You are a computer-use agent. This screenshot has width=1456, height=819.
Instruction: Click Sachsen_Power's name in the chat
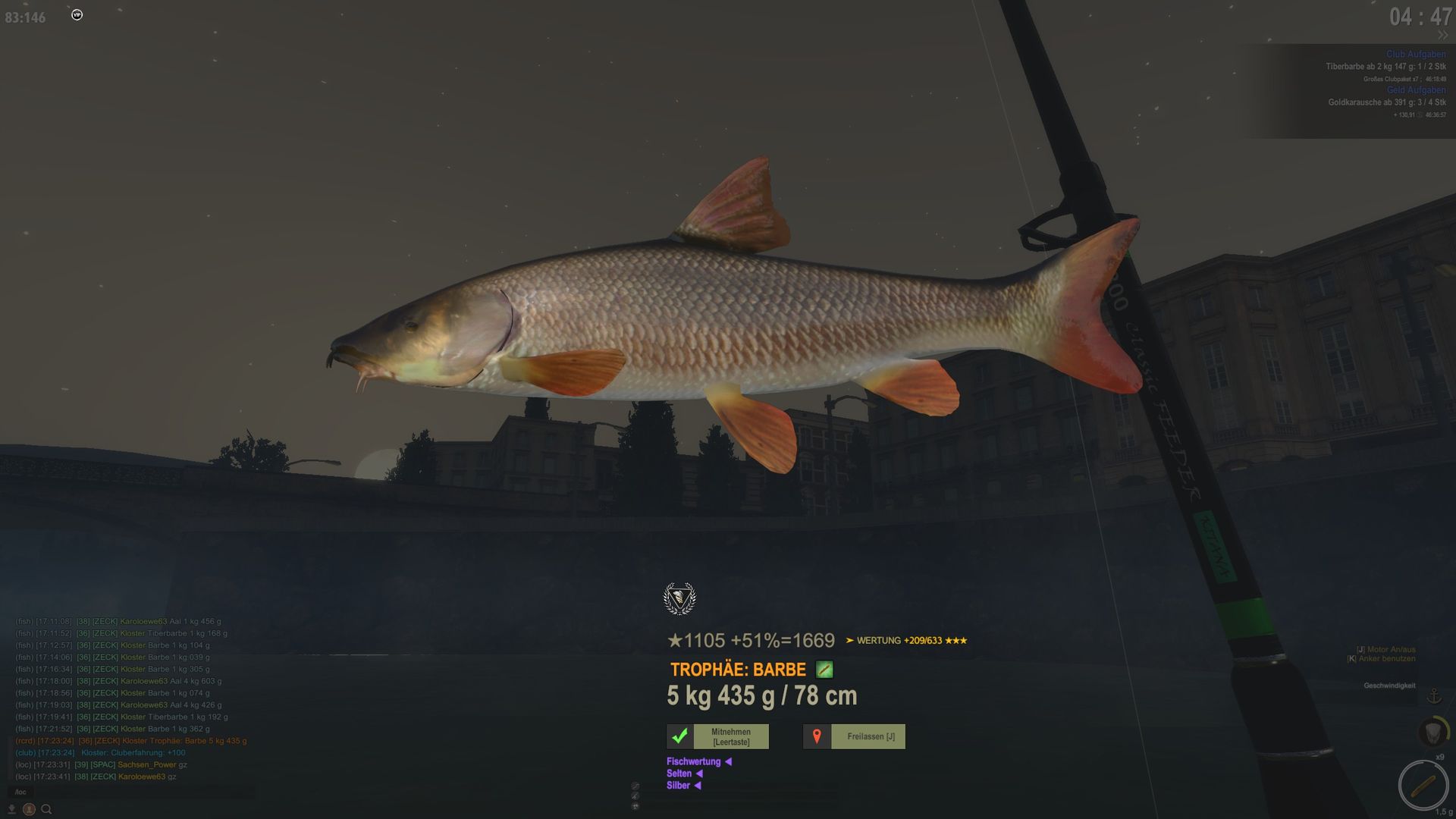click(146, 764)
